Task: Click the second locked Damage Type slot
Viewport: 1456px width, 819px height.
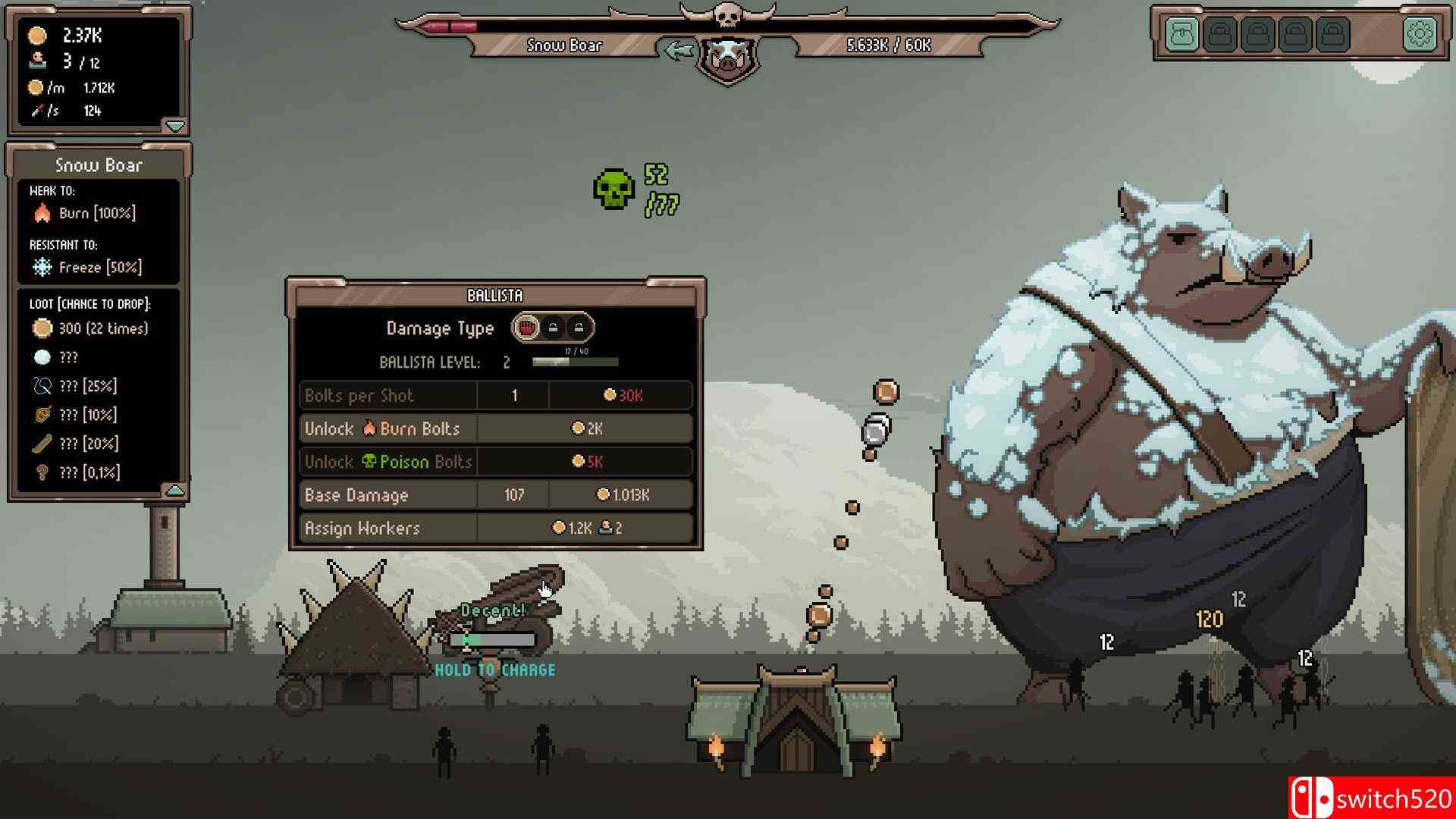Action: (579, 328)
